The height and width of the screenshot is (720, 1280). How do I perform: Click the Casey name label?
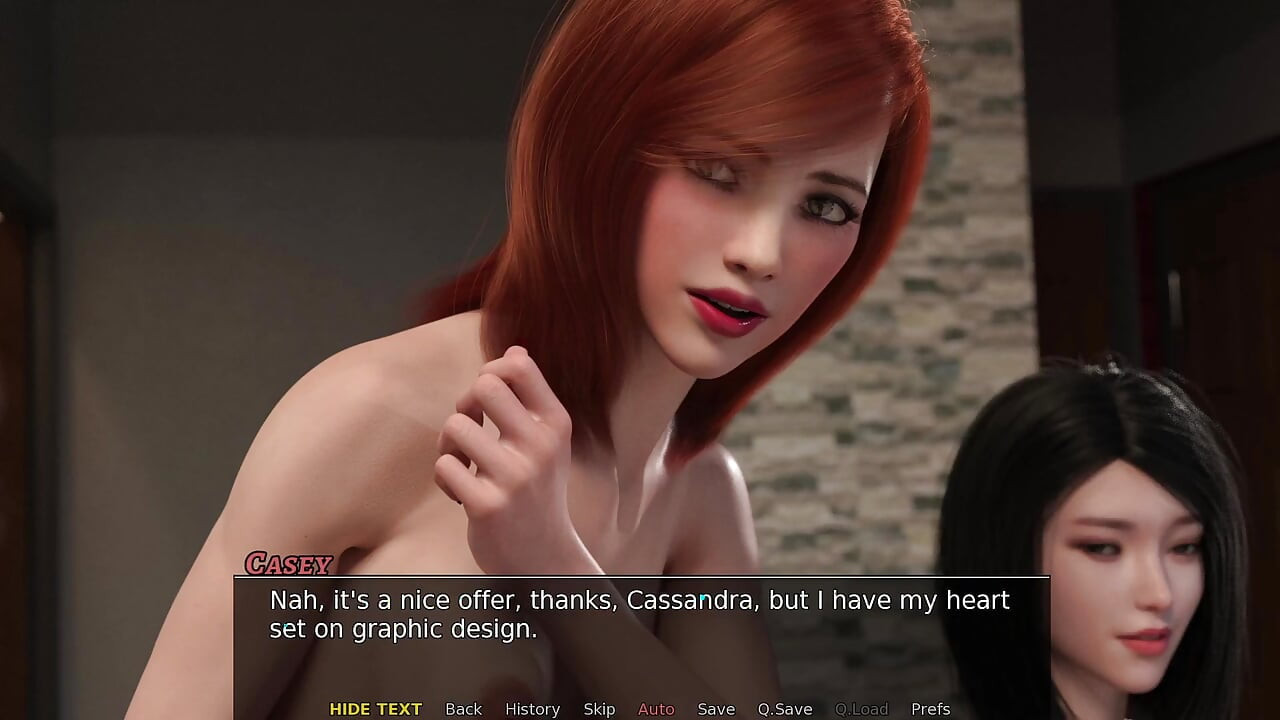tap(289, 564)
